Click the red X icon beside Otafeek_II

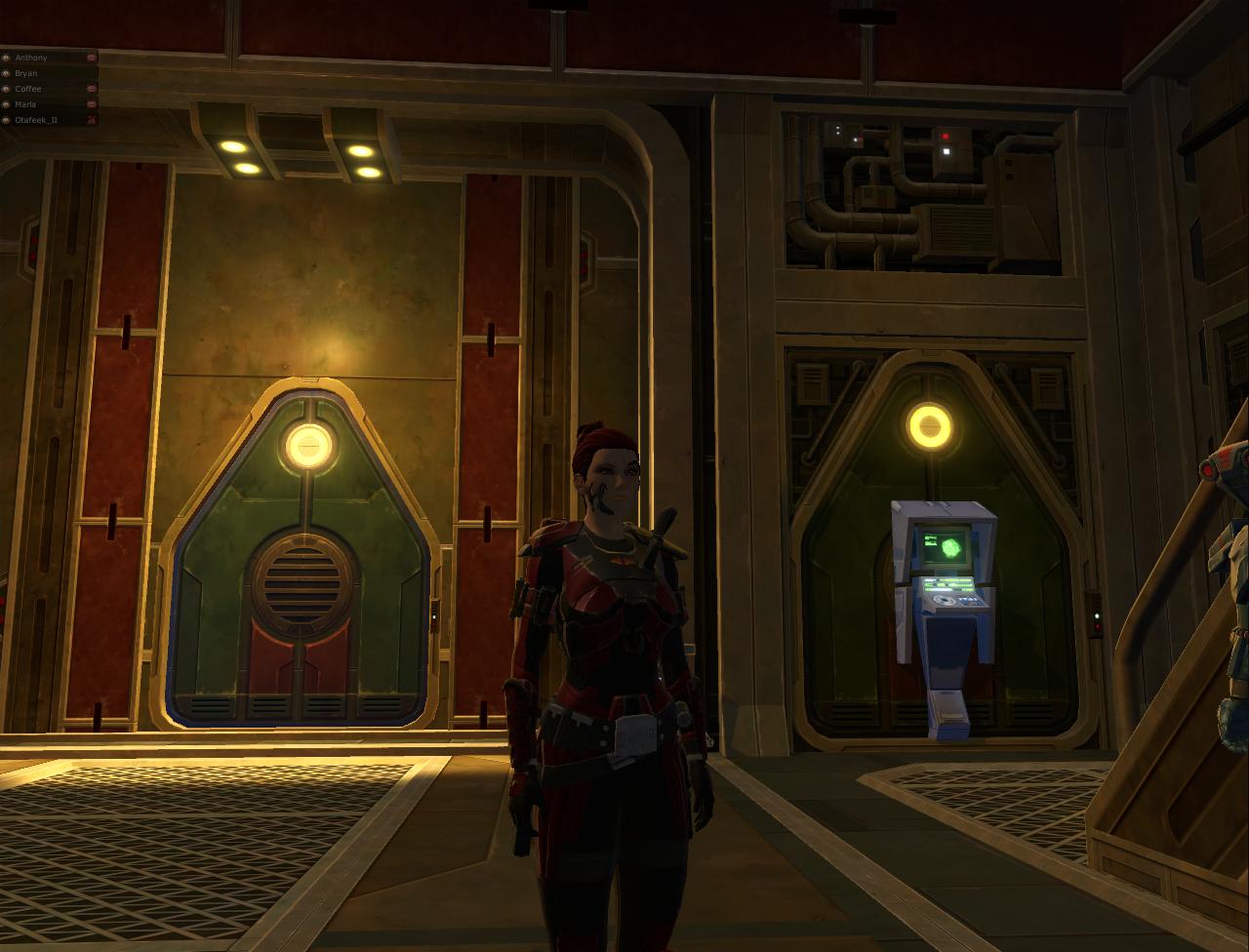click(91, 120)
